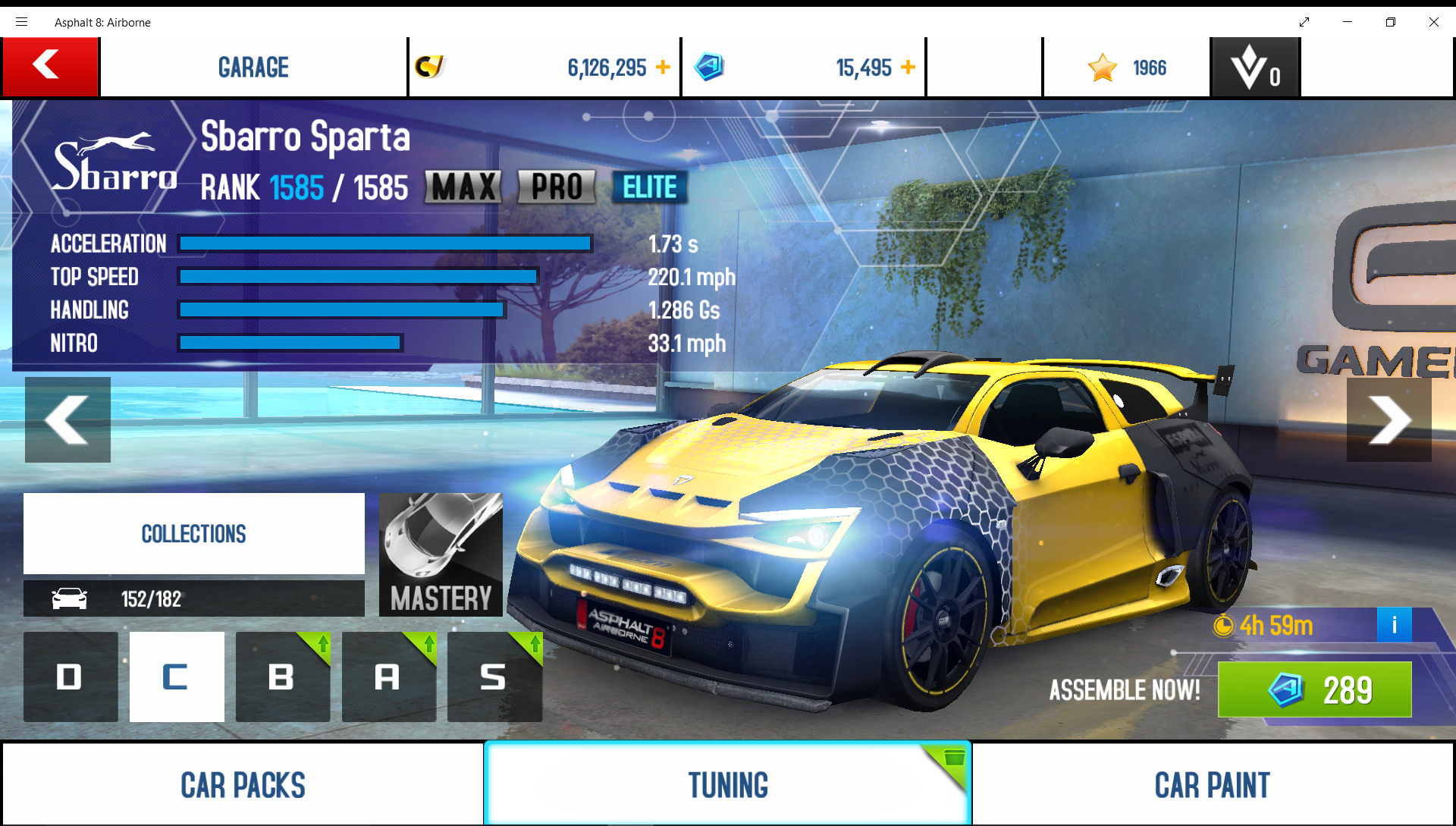The width and height of the screenshot is (1456, 826).
Task: Open the Mastery challenges
Action: [x=441, y=554]
